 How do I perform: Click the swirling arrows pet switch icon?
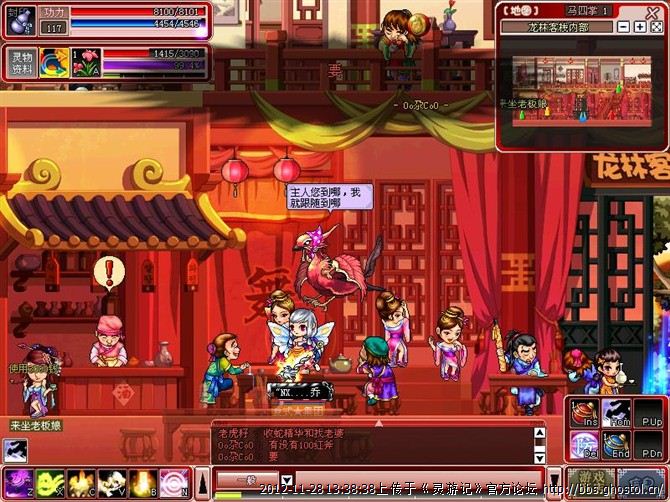[x=54, y=62]
